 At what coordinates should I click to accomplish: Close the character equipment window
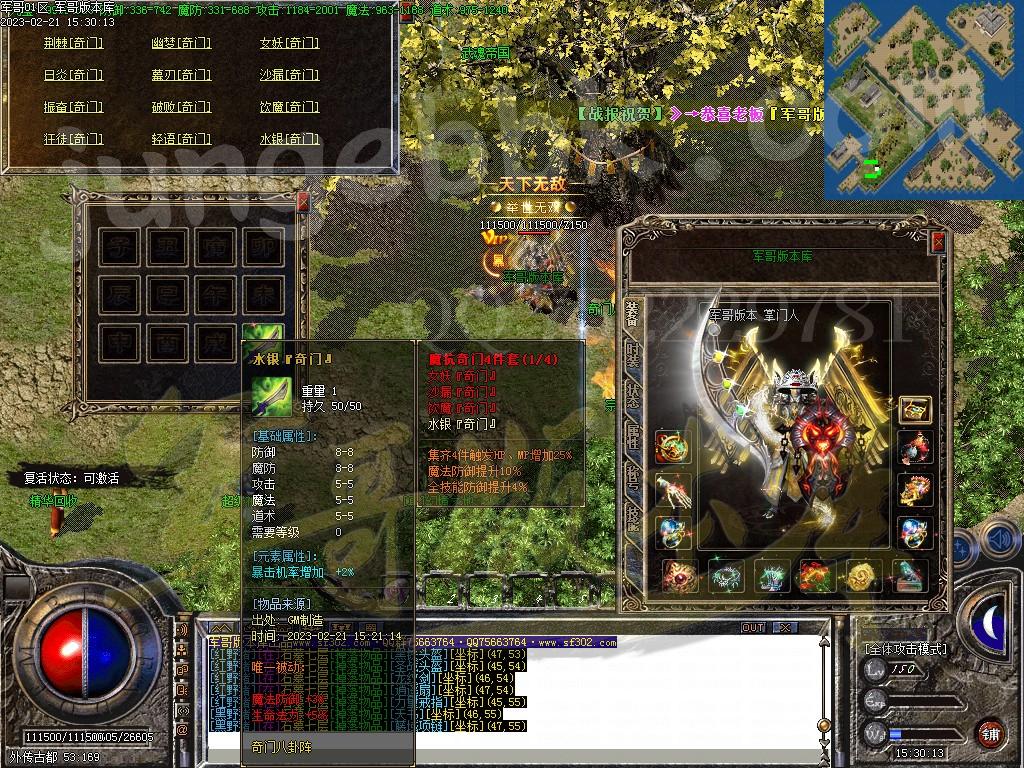(938, 241)
